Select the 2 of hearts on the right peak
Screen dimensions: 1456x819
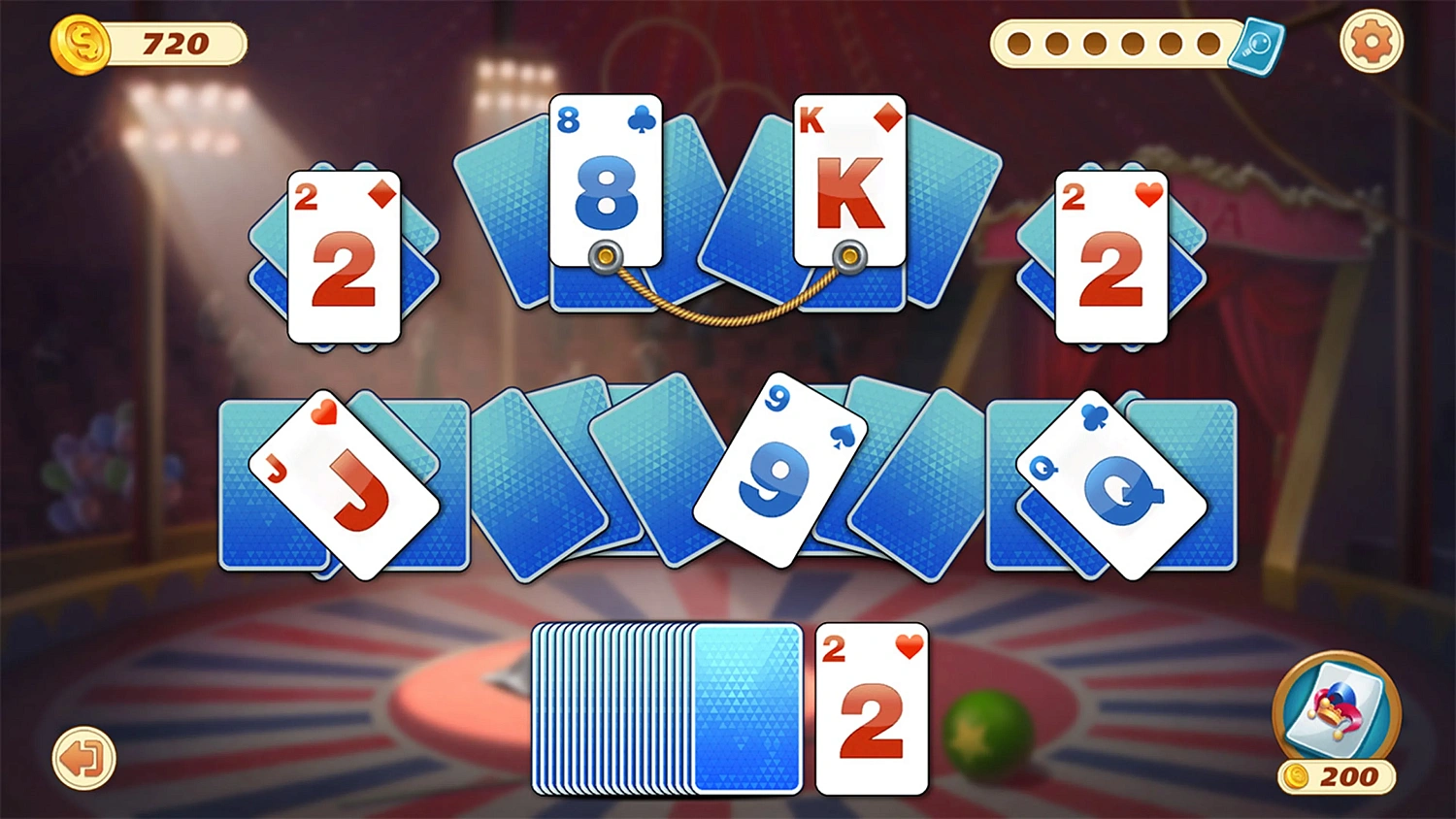click(x=1111, y=257)
